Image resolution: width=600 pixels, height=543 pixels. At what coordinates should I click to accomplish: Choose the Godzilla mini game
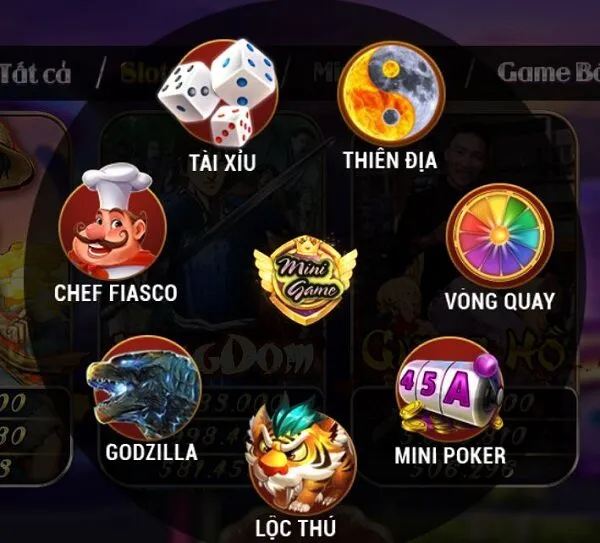pos(148,388)
